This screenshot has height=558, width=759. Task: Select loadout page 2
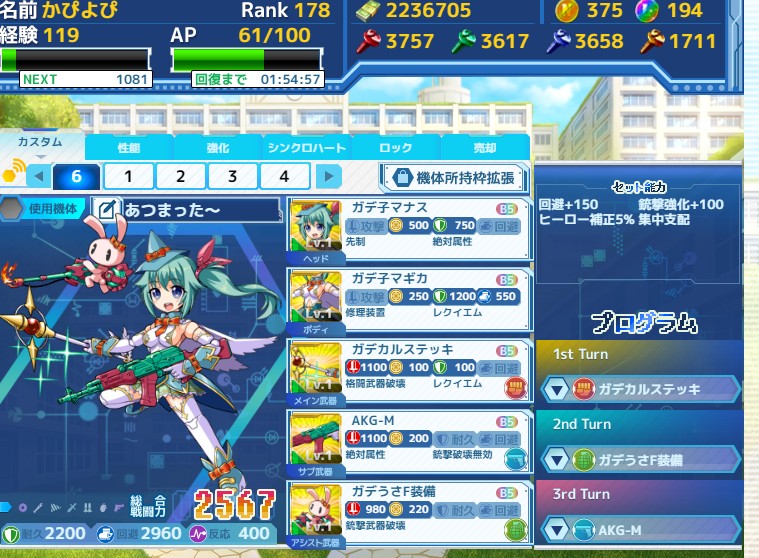(x=180, y=177)
